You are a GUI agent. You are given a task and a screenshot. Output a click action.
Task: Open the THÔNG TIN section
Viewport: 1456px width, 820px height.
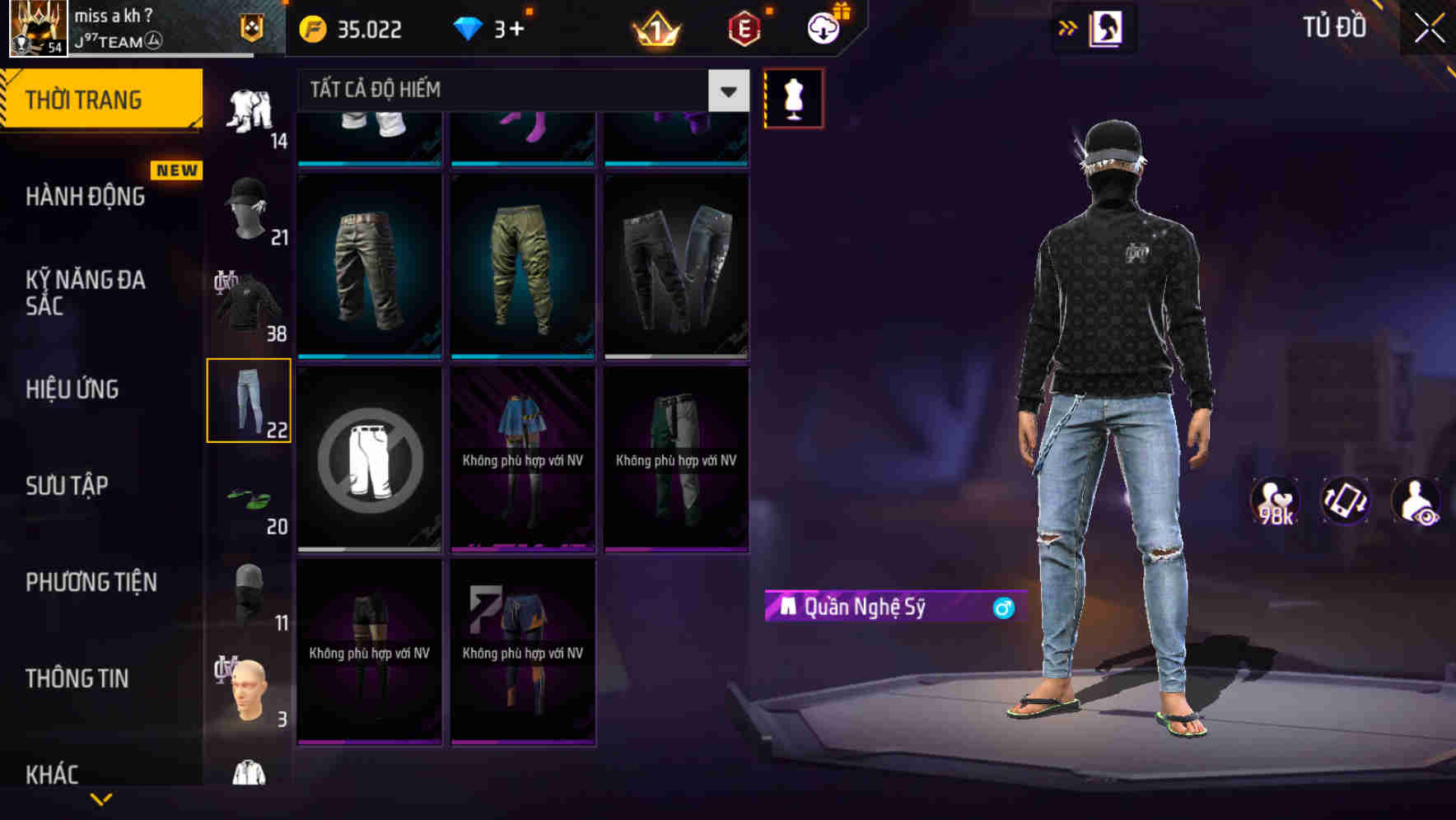pyautogui.click(x=78, y=678)
